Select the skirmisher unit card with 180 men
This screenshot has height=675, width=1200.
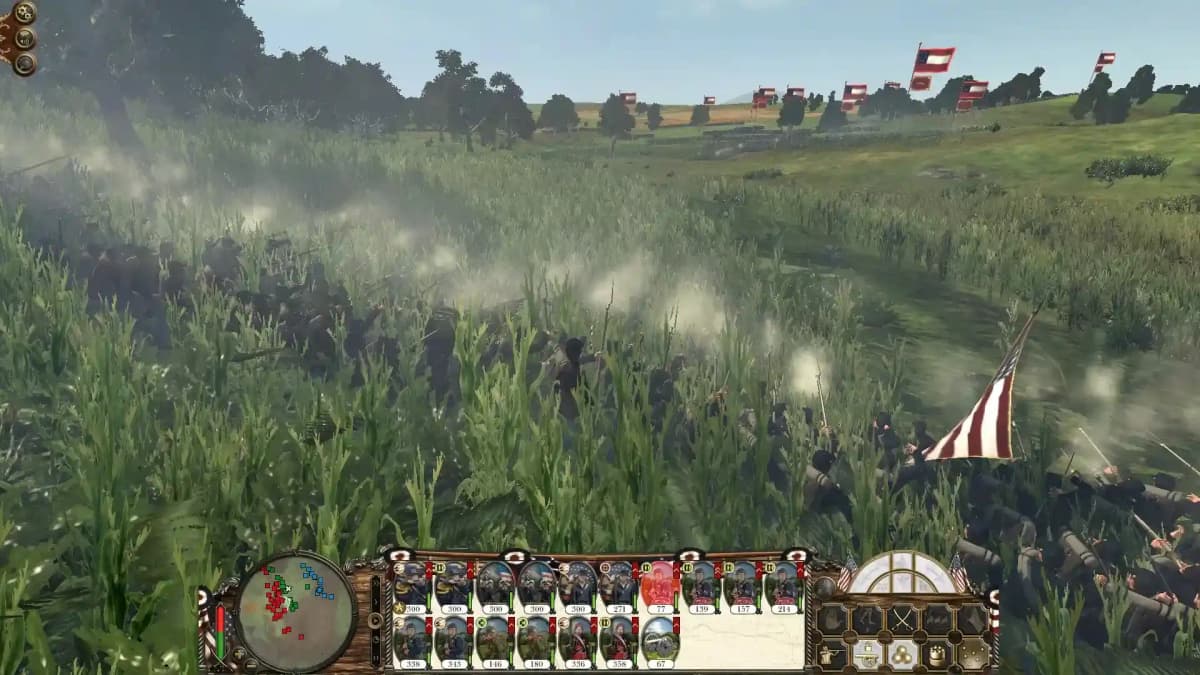535,640
